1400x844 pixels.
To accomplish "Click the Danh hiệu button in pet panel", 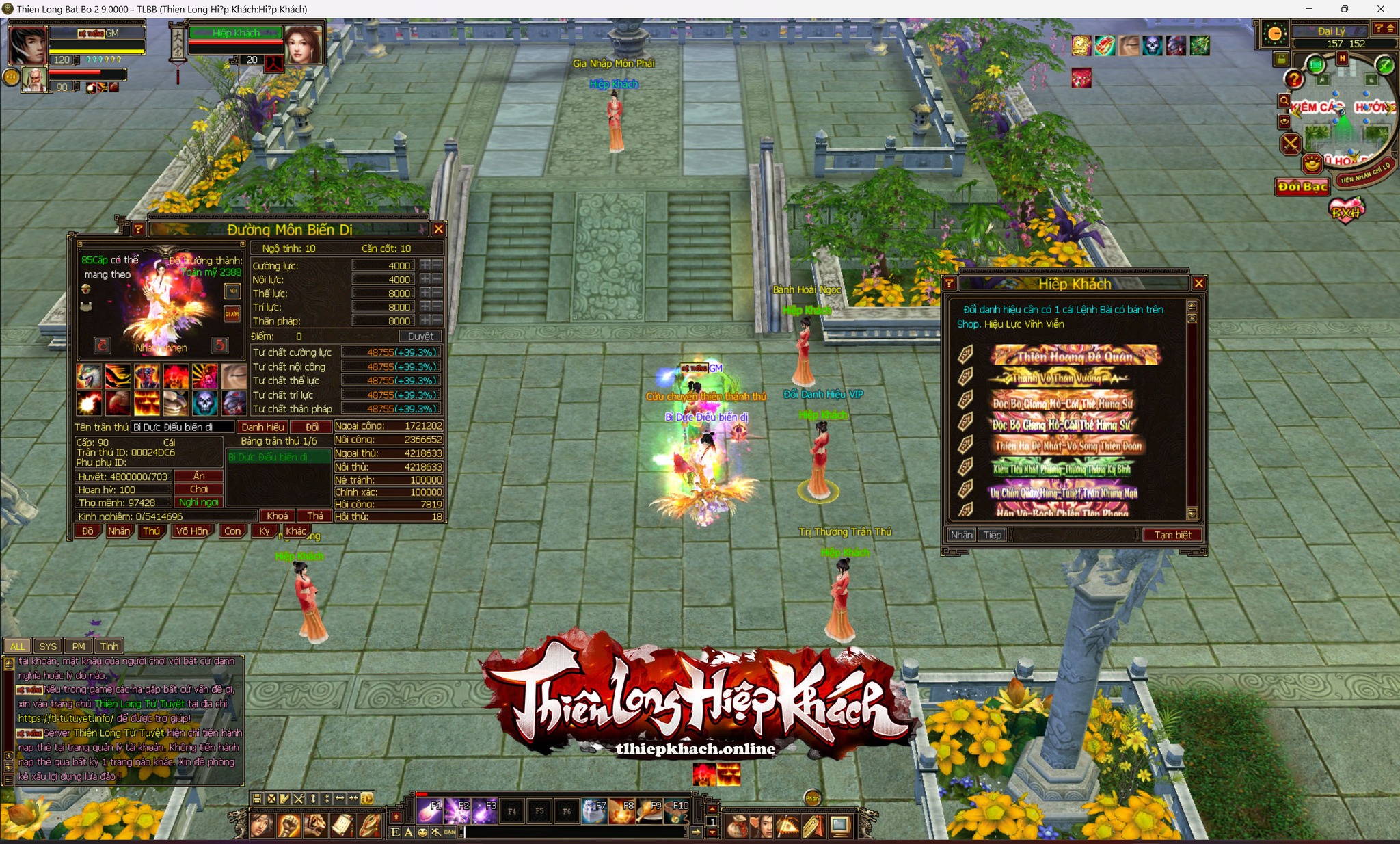I will pos(262,427).
